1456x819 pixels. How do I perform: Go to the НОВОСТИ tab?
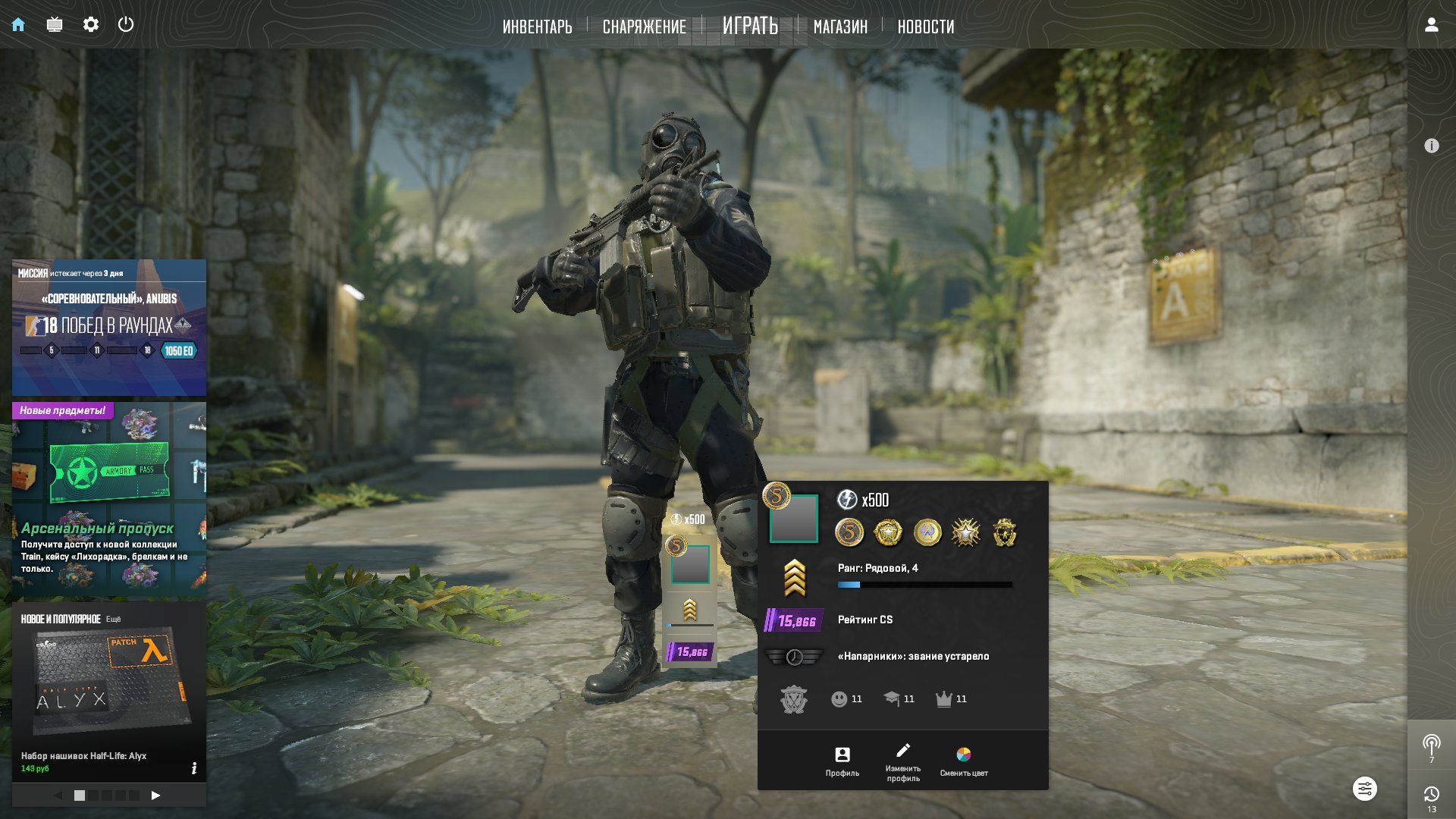[x=925, y=27]
